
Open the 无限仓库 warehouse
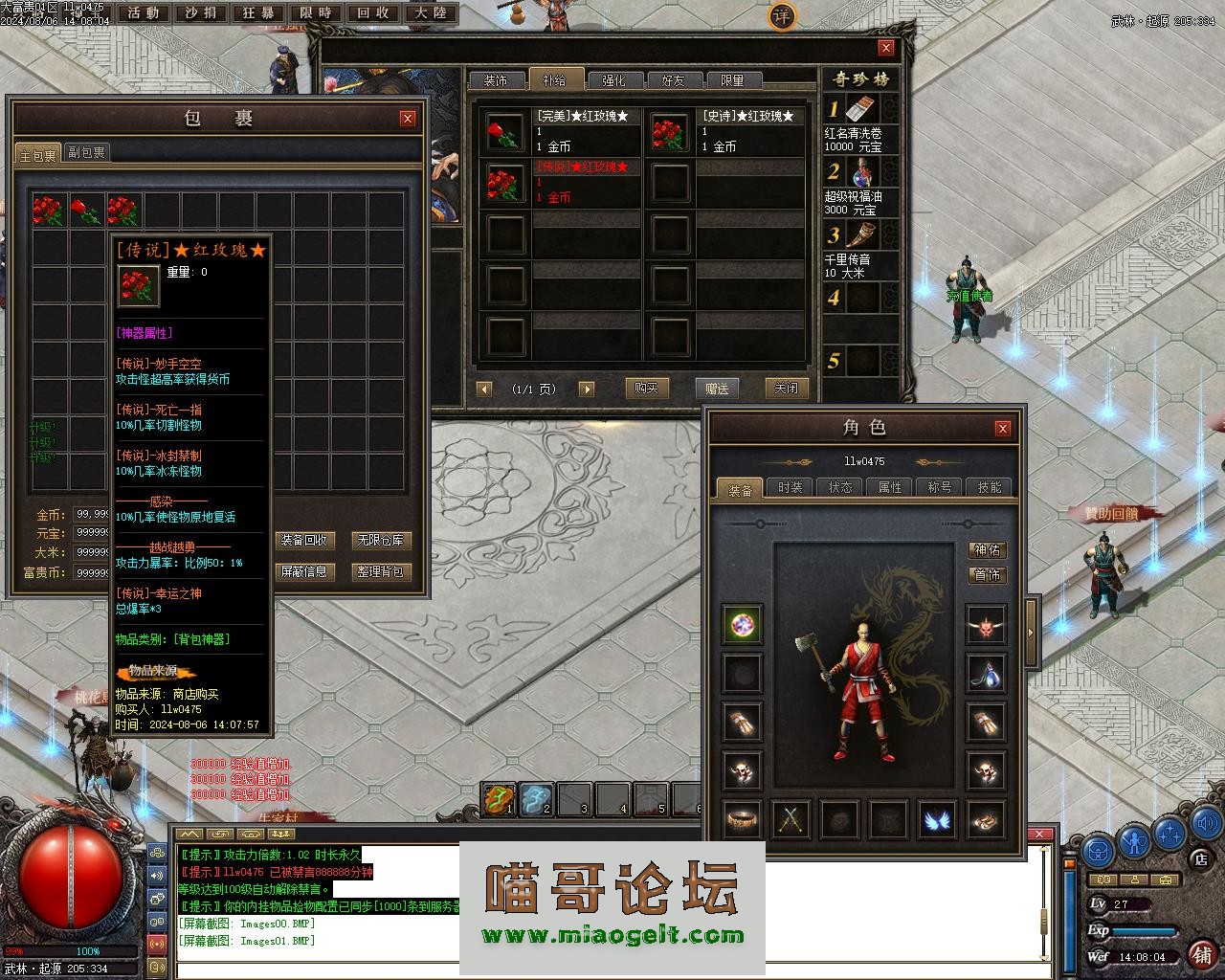381,540
